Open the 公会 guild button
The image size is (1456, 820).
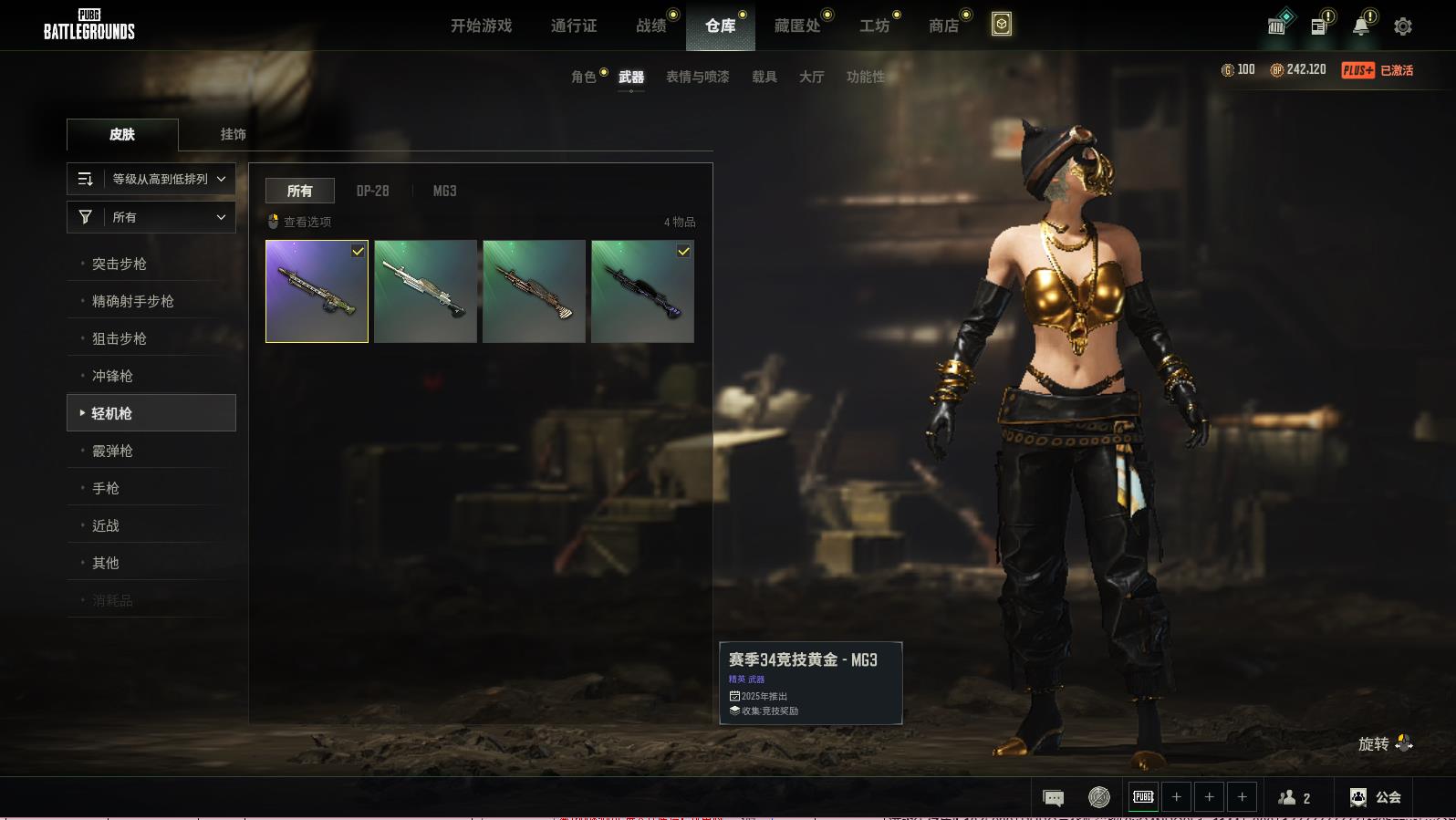(x=1376, y=797)
